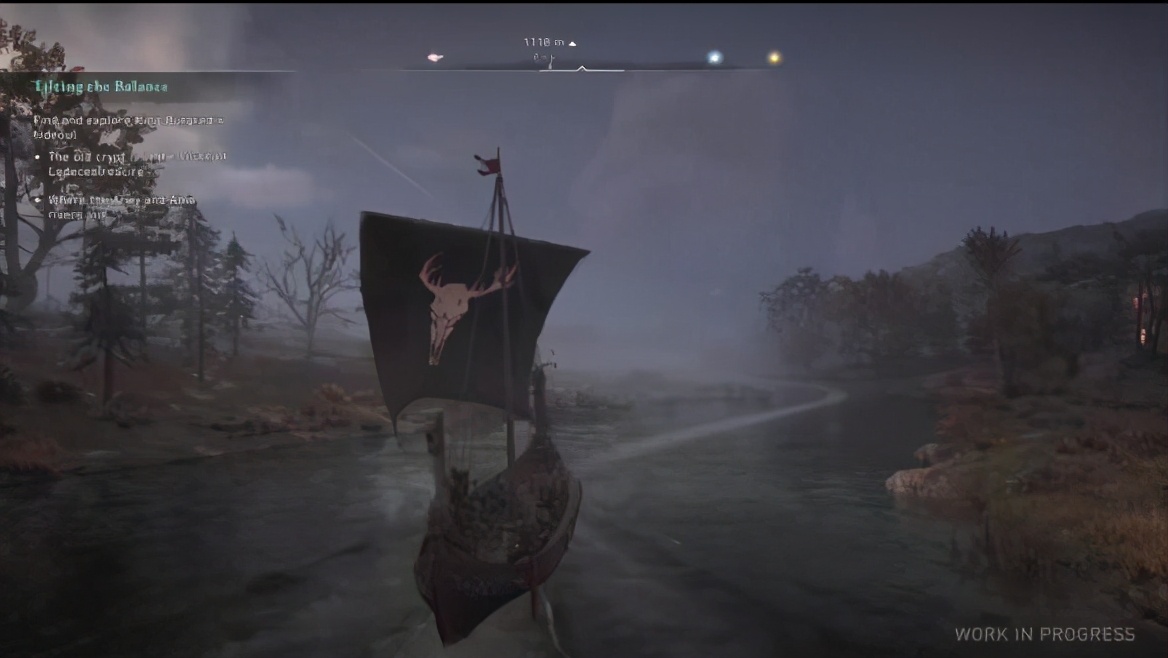Image resolution: width=1168 pixels, height=658 pixels.
Task: Click the quest marker below the distance
Action: click(547, 59)
